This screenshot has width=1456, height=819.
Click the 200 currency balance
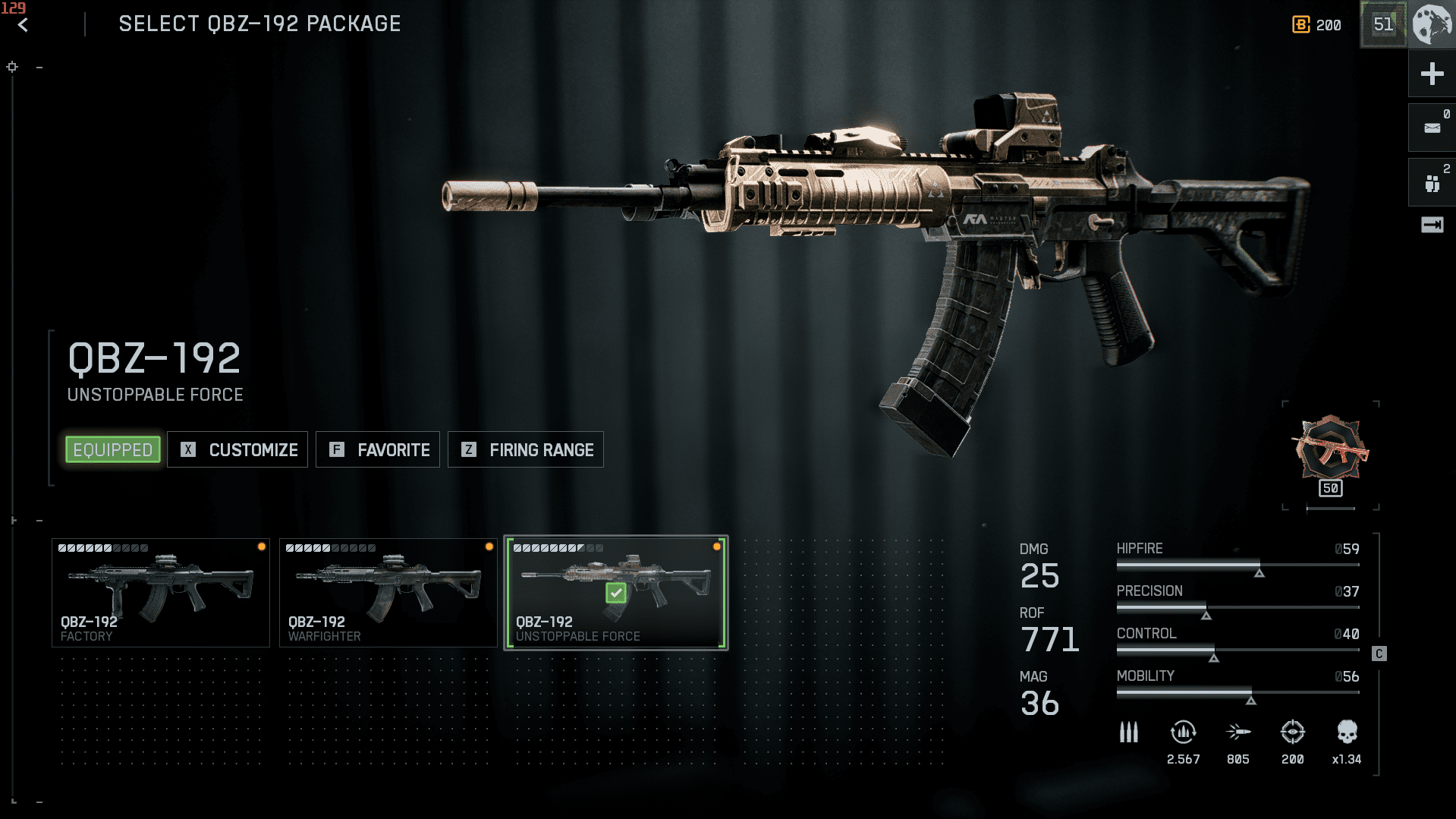click(1317, 25)
